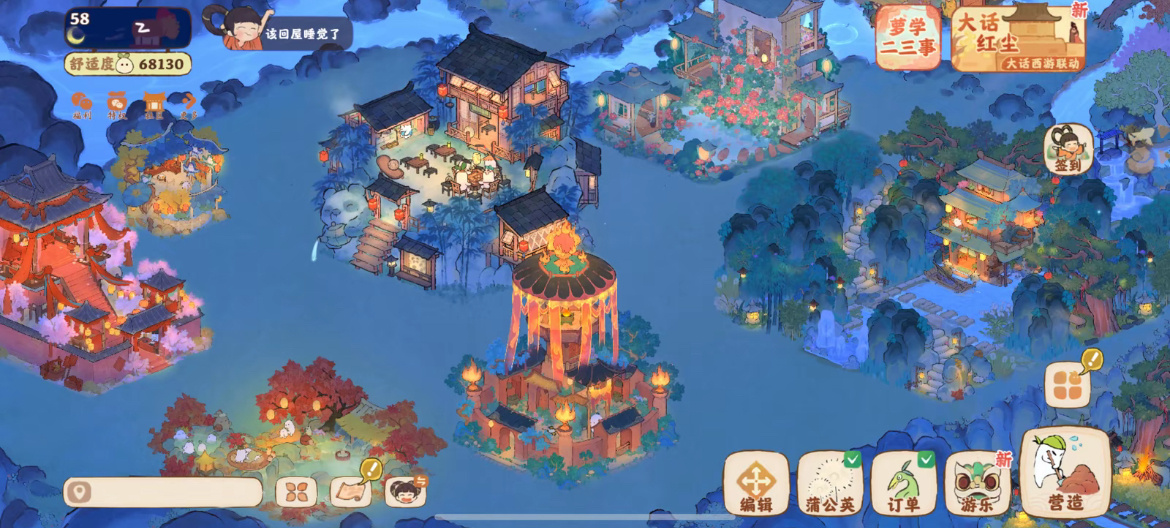Open the map scroll with exclamation alert
The image size is (1170, 528).
tap(351, 490)
